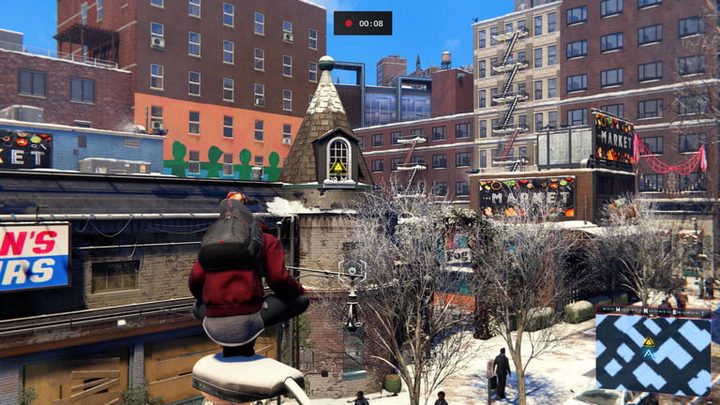This screenshot has width=720, height=405.
Task: Open the minimap of the city streets
Action: click(653, 355)
